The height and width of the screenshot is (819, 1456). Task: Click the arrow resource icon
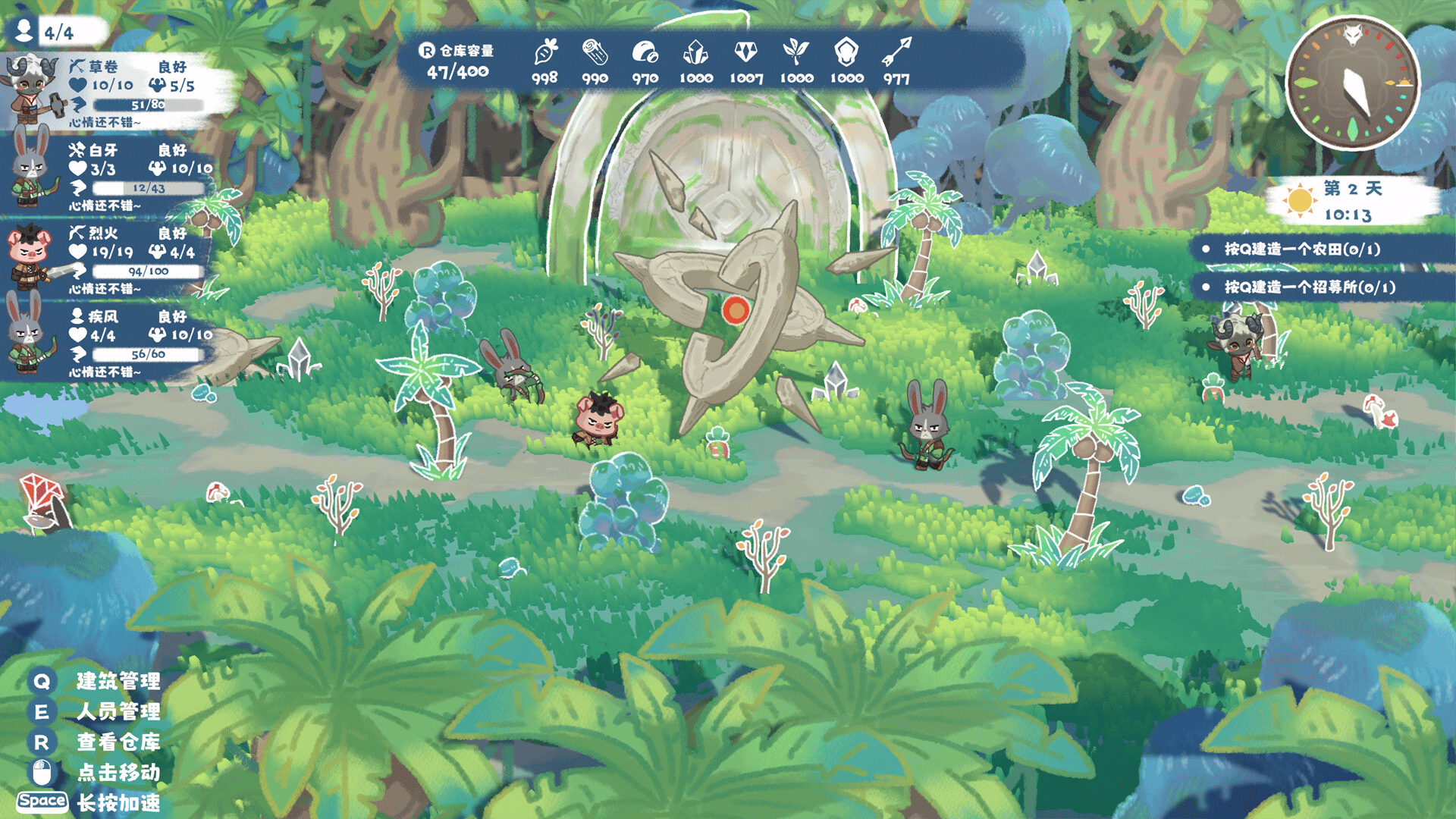897,52
